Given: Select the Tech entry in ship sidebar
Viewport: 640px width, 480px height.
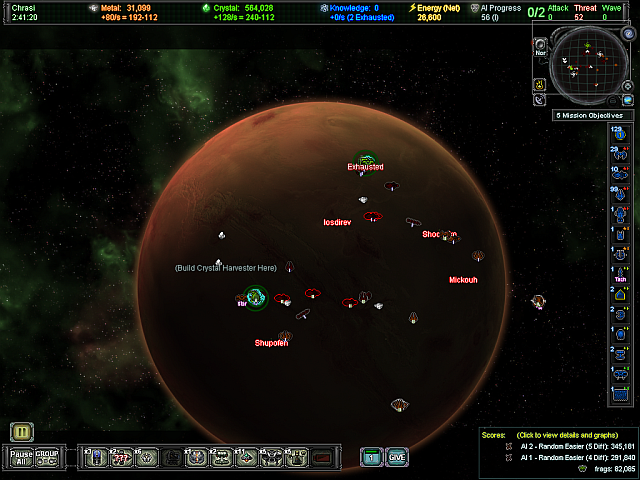Looking at the screenshot, I should [x=620, y=275].
